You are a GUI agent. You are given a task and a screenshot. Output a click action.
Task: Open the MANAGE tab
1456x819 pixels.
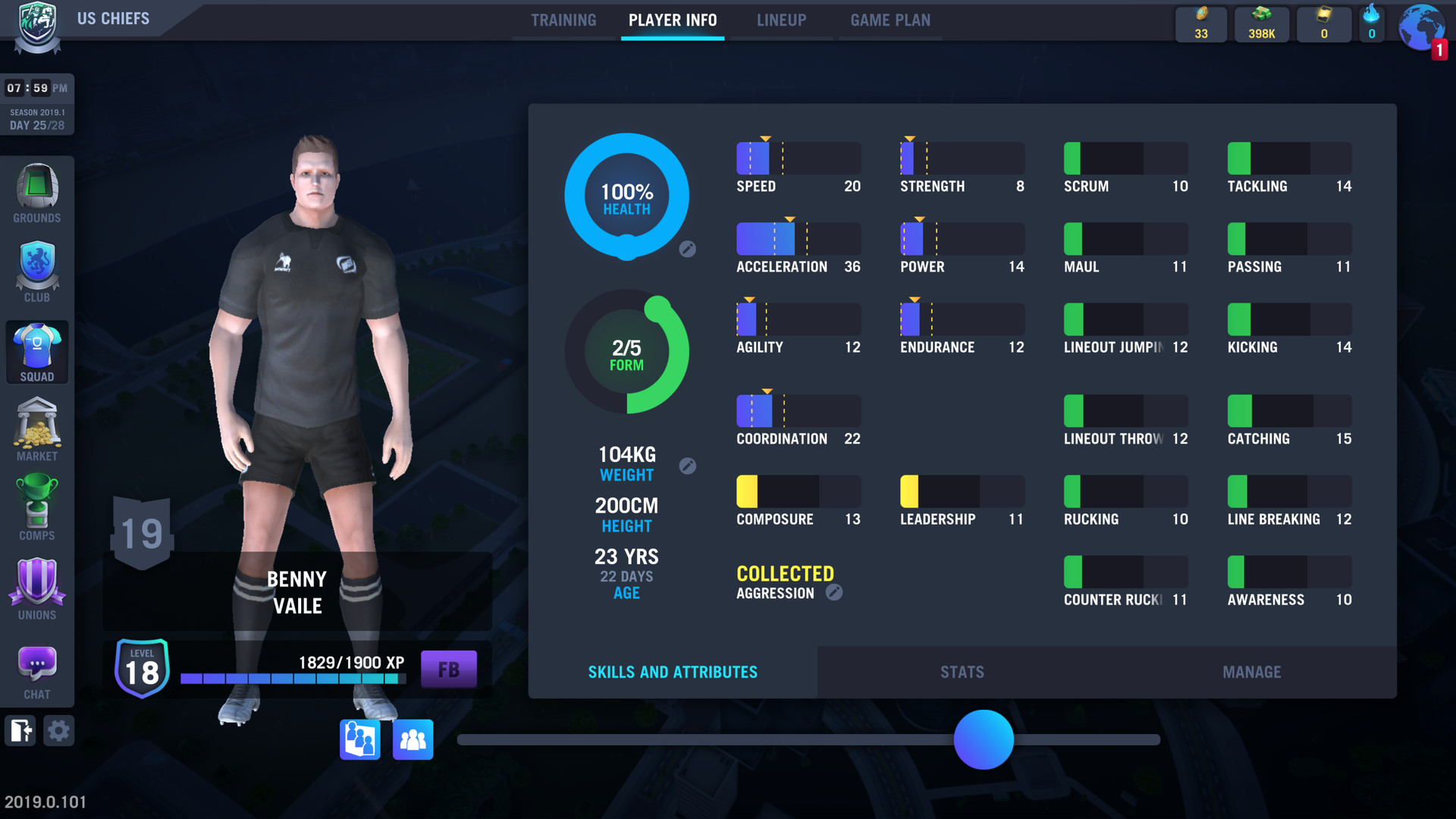pos(1251,672)
